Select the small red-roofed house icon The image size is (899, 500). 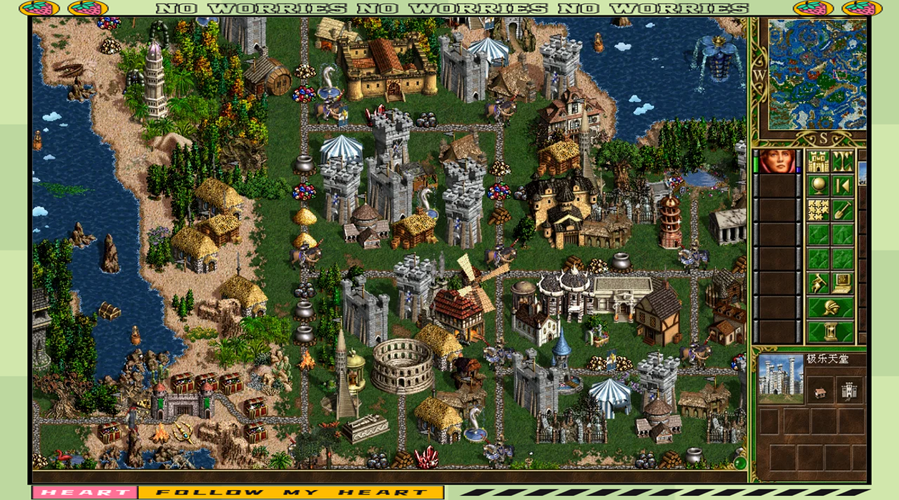click(819, 391)
